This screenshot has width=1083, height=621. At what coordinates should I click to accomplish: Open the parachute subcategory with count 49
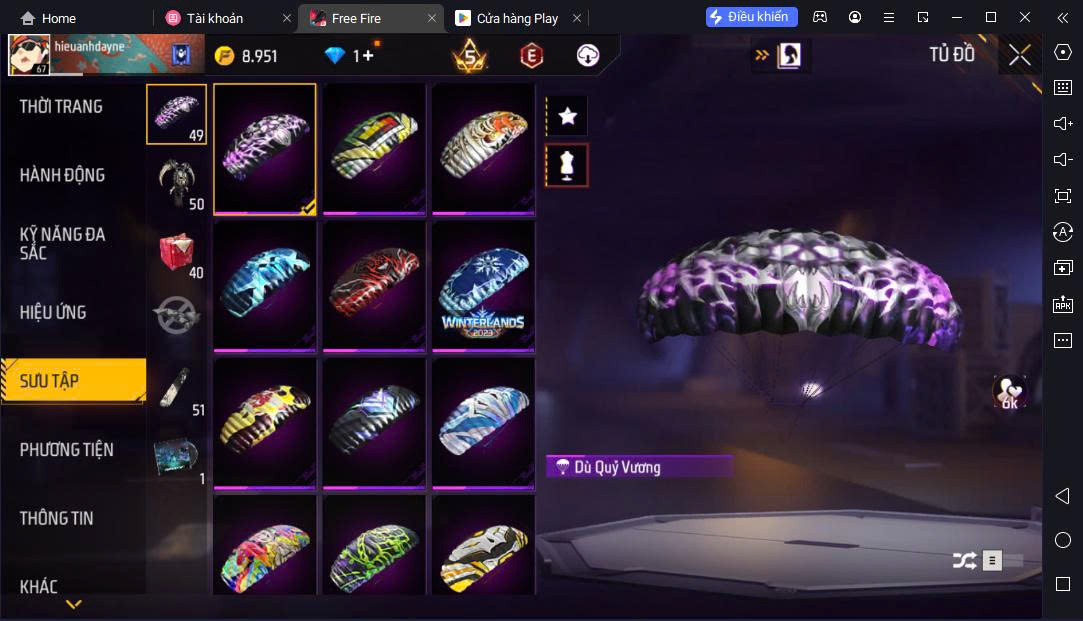coord(176,114)
